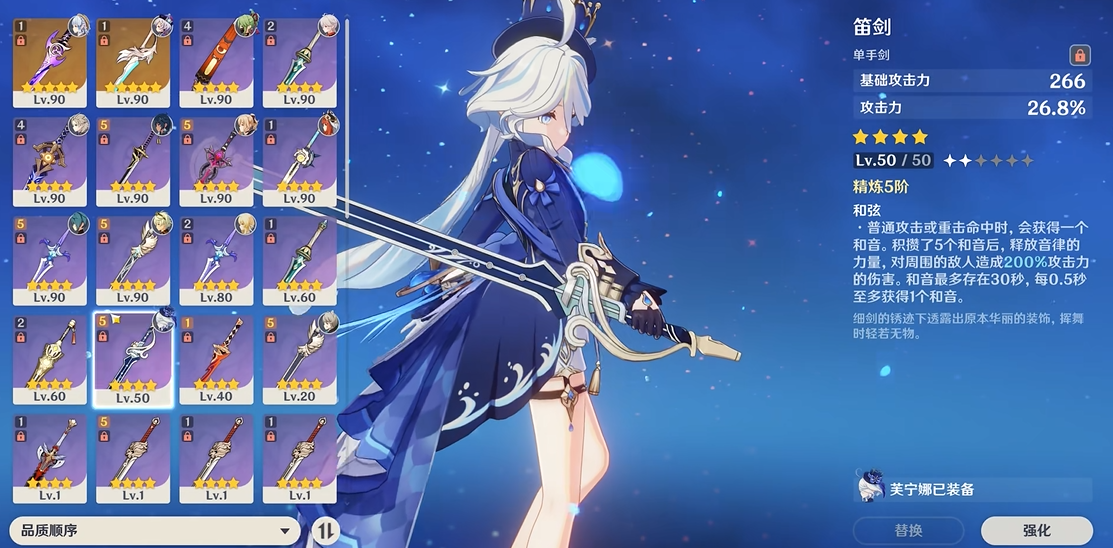Choose the Lv.1 sword with refinement 5
Image resolution: width=1113 pixels, height=548 pixels.
click(133, 458)
